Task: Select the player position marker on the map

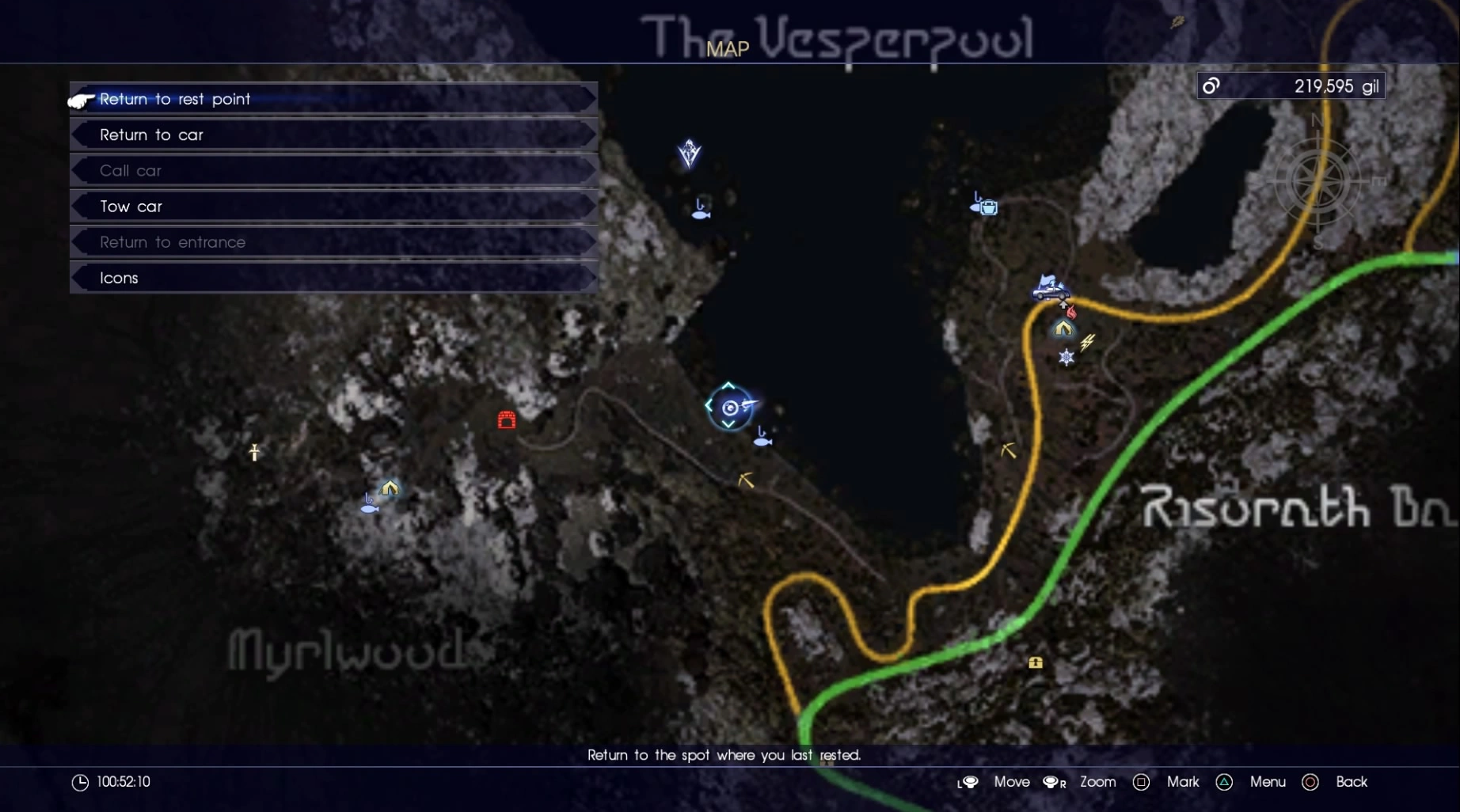Action: [x=730, y=409]
